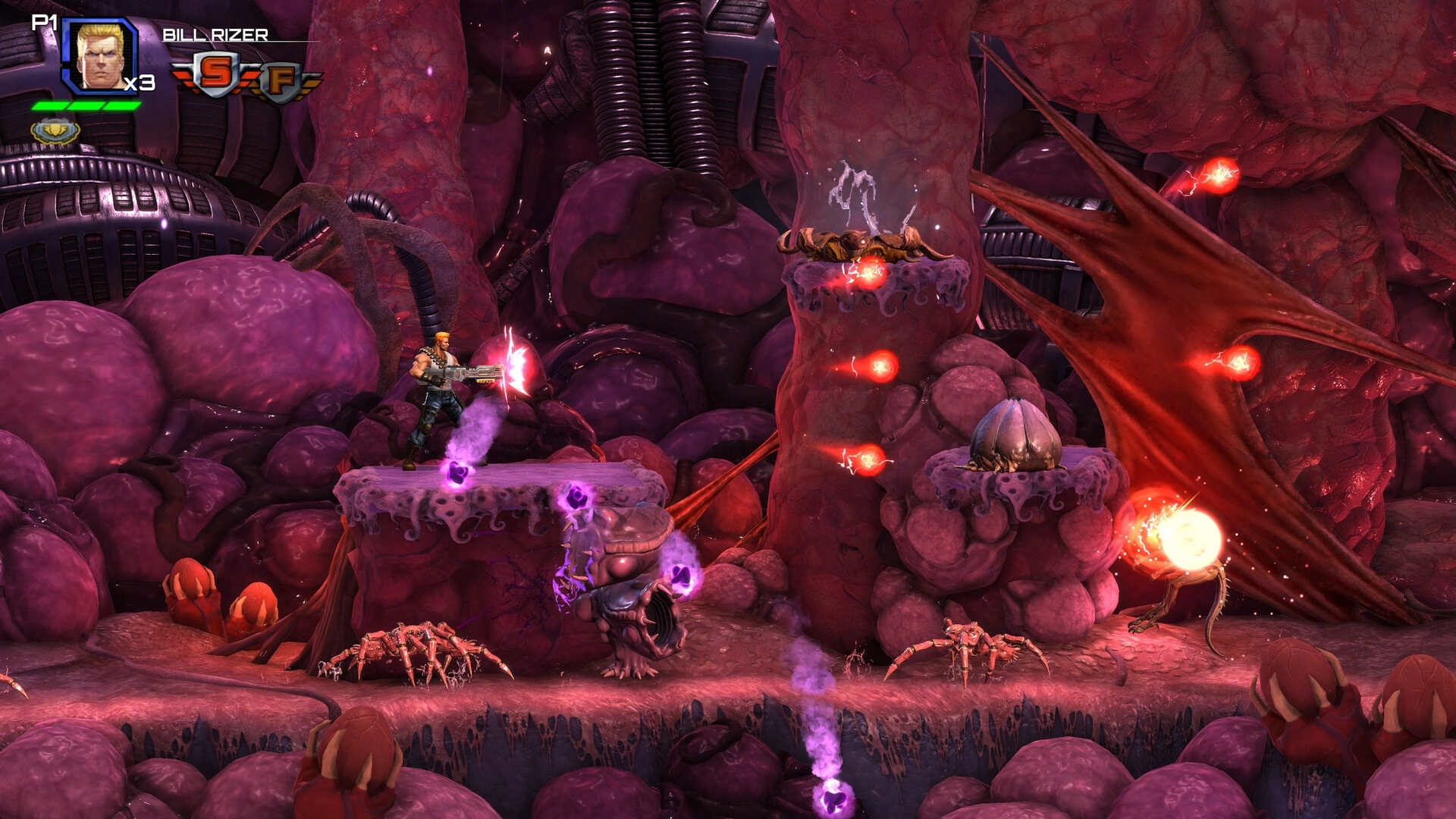Select the S spread weapon icon
Image resolution: width=1456 pixels, height=819 pixels.
coord(215,74)
